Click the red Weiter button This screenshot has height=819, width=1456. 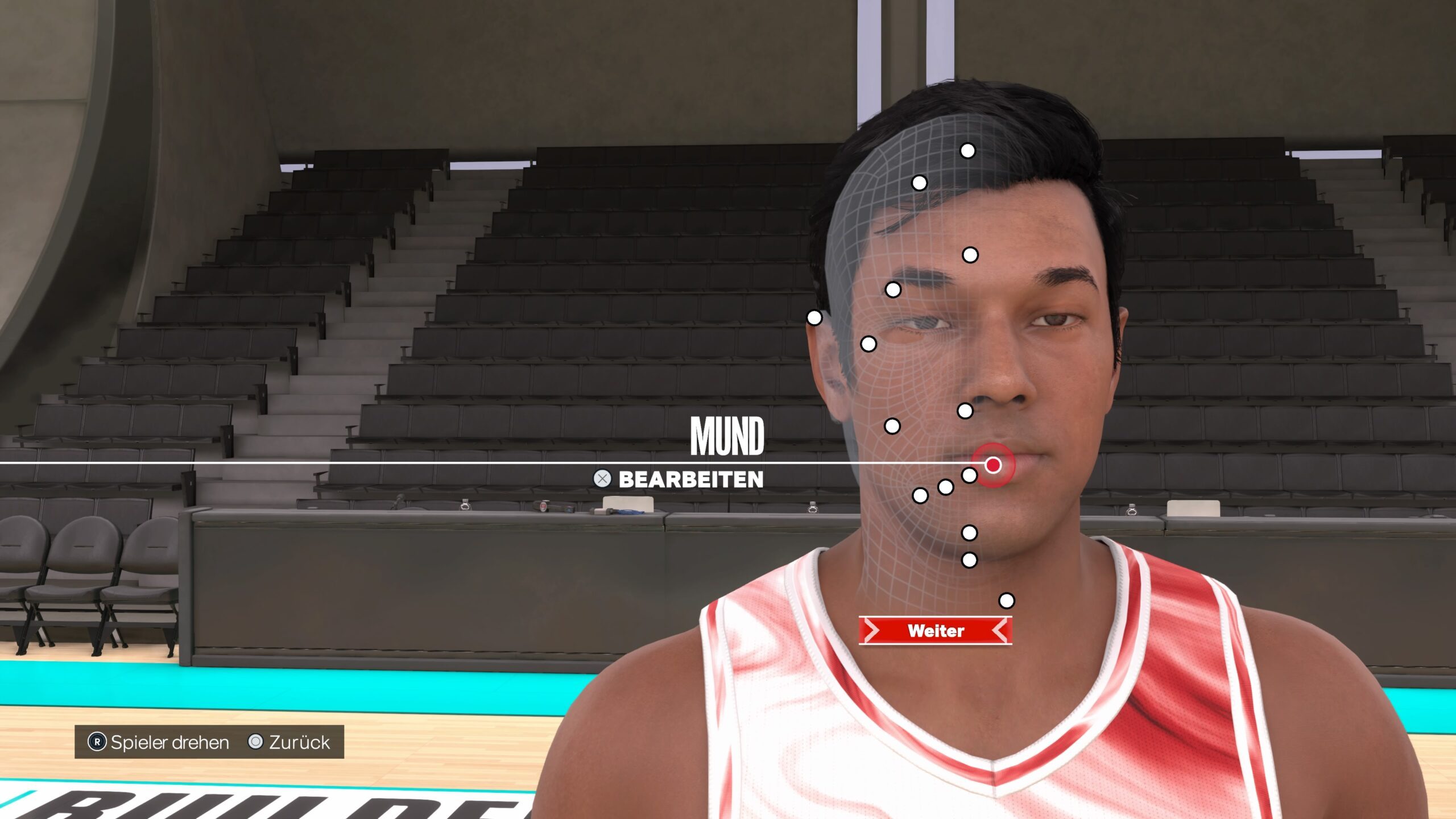pyautogui.click(x=935, y=631)
